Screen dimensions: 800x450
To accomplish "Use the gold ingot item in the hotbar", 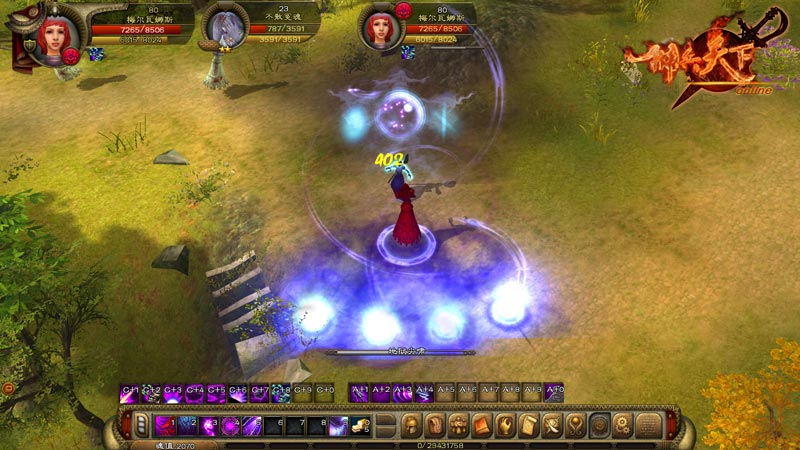I will 361,426.
